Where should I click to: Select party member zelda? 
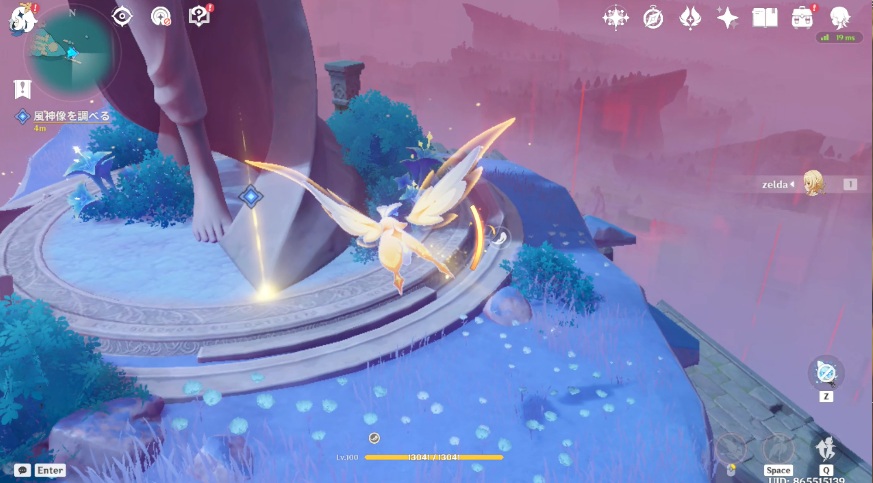click(x=812, y=184)
